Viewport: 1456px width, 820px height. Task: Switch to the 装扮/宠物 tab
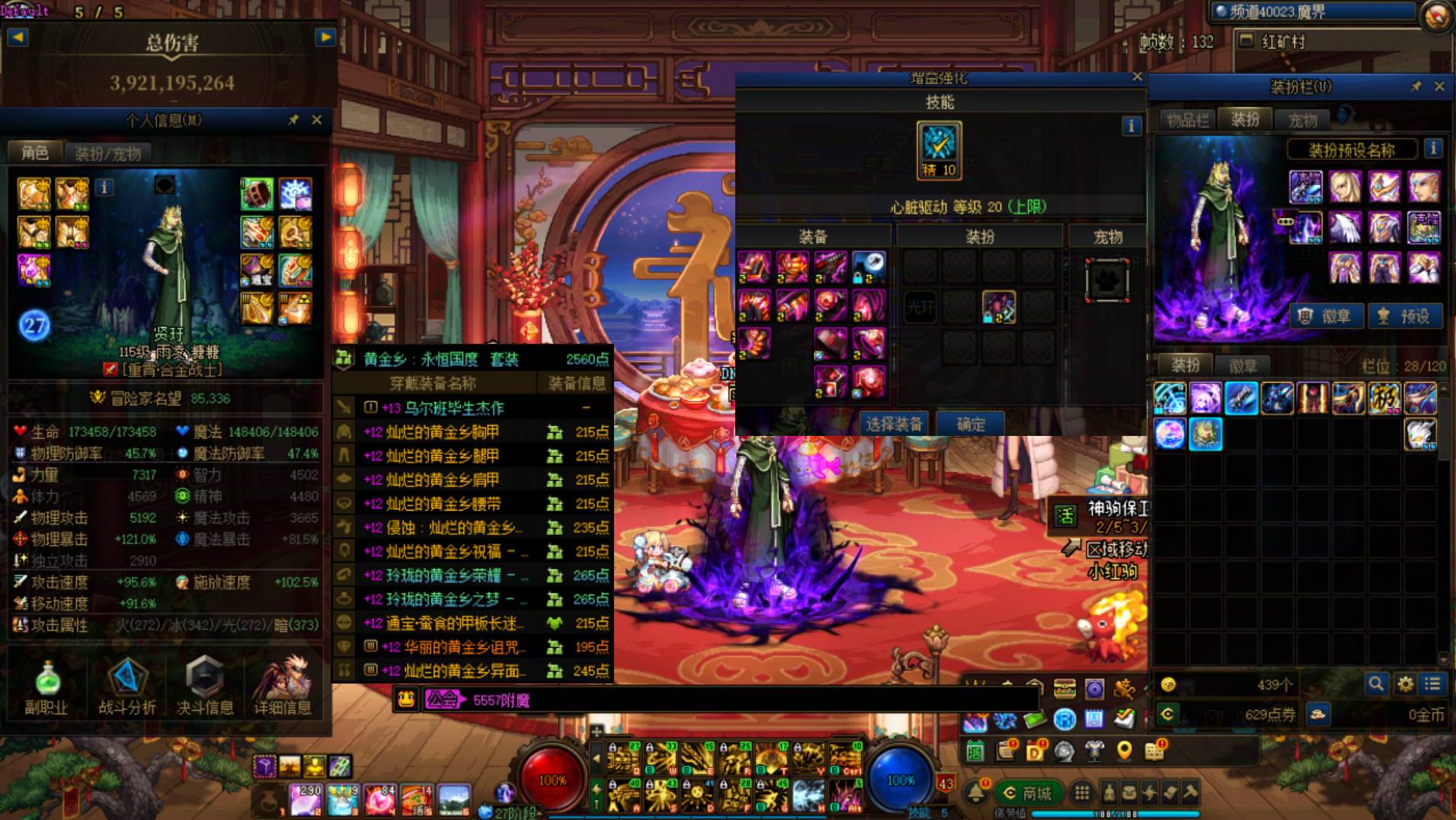click(x=107, y=153)
